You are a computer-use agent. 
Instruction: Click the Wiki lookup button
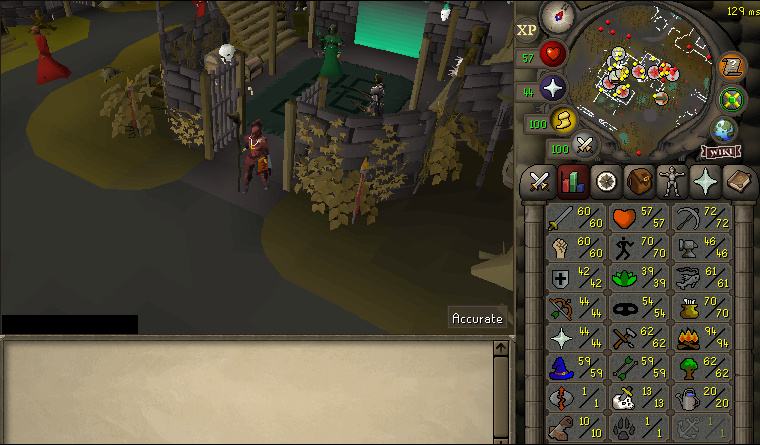click(x=721, y=152)
